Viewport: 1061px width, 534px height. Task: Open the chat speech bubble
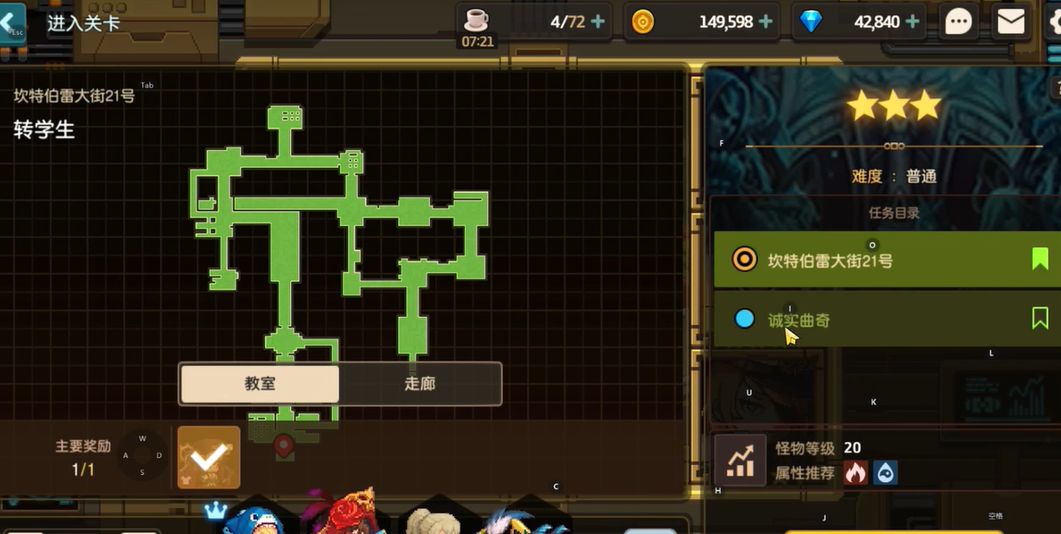click(x=958, y=21)
